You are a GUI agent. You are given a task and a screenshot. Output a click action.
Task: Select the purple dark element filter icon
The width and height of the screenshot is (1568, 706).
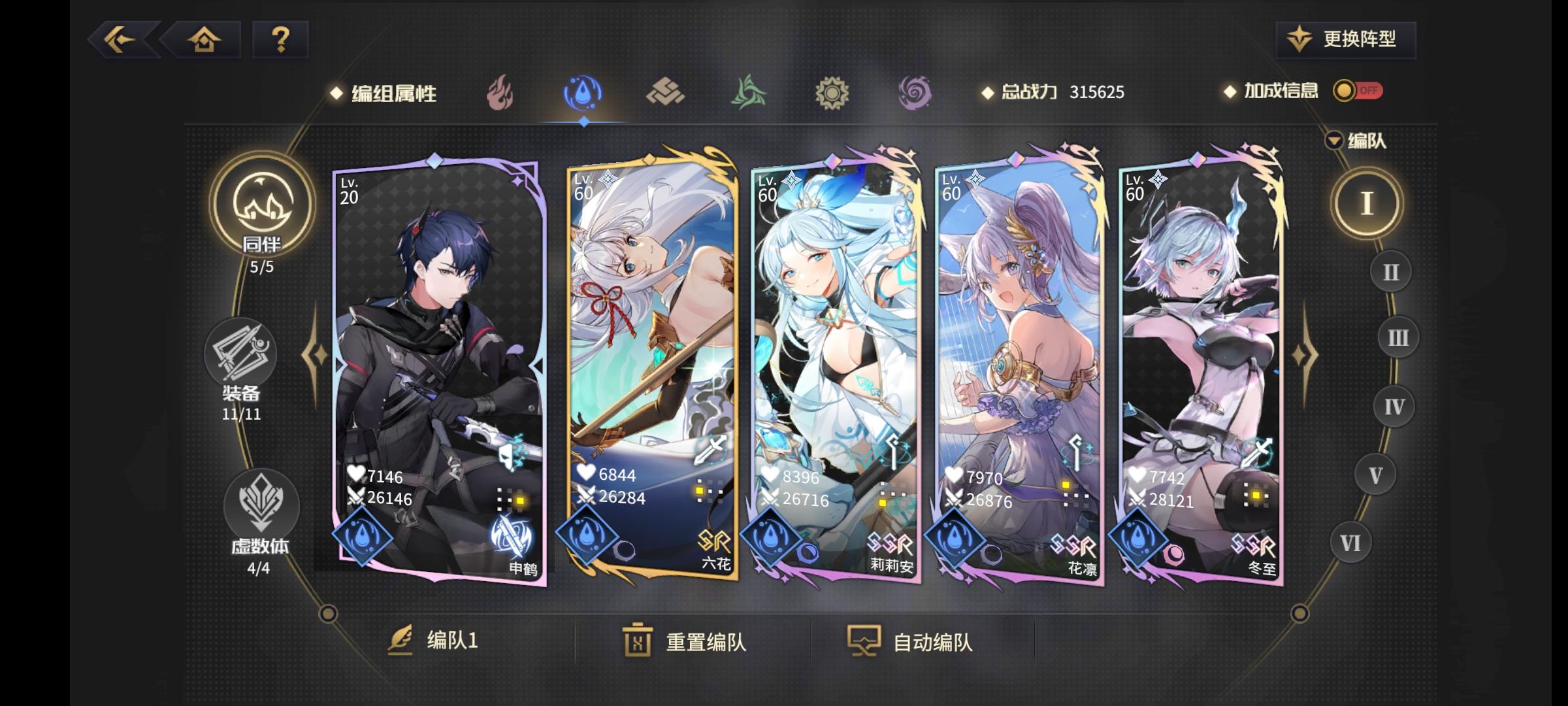(x=915, y=92)
